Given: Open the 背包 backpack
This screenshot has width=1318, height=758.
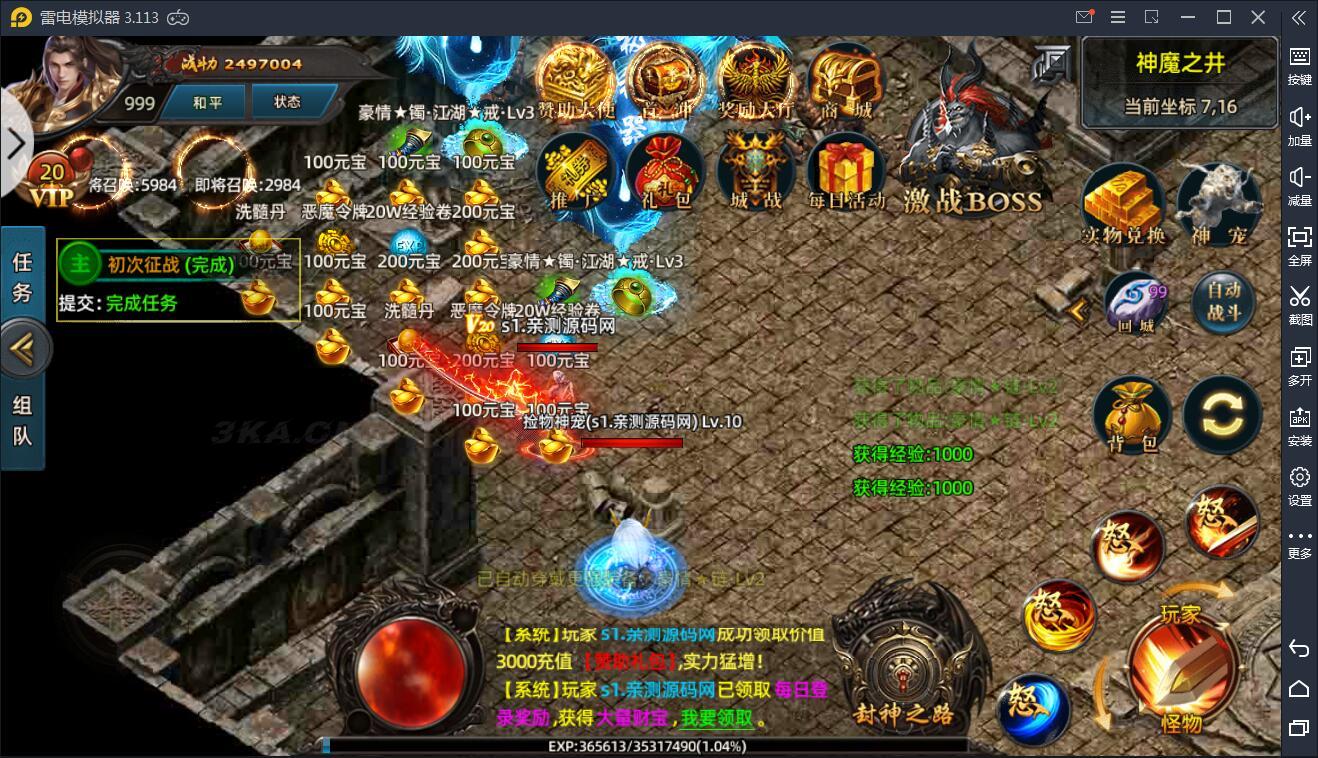Looking at the screenshot, I should point(1133,416).
